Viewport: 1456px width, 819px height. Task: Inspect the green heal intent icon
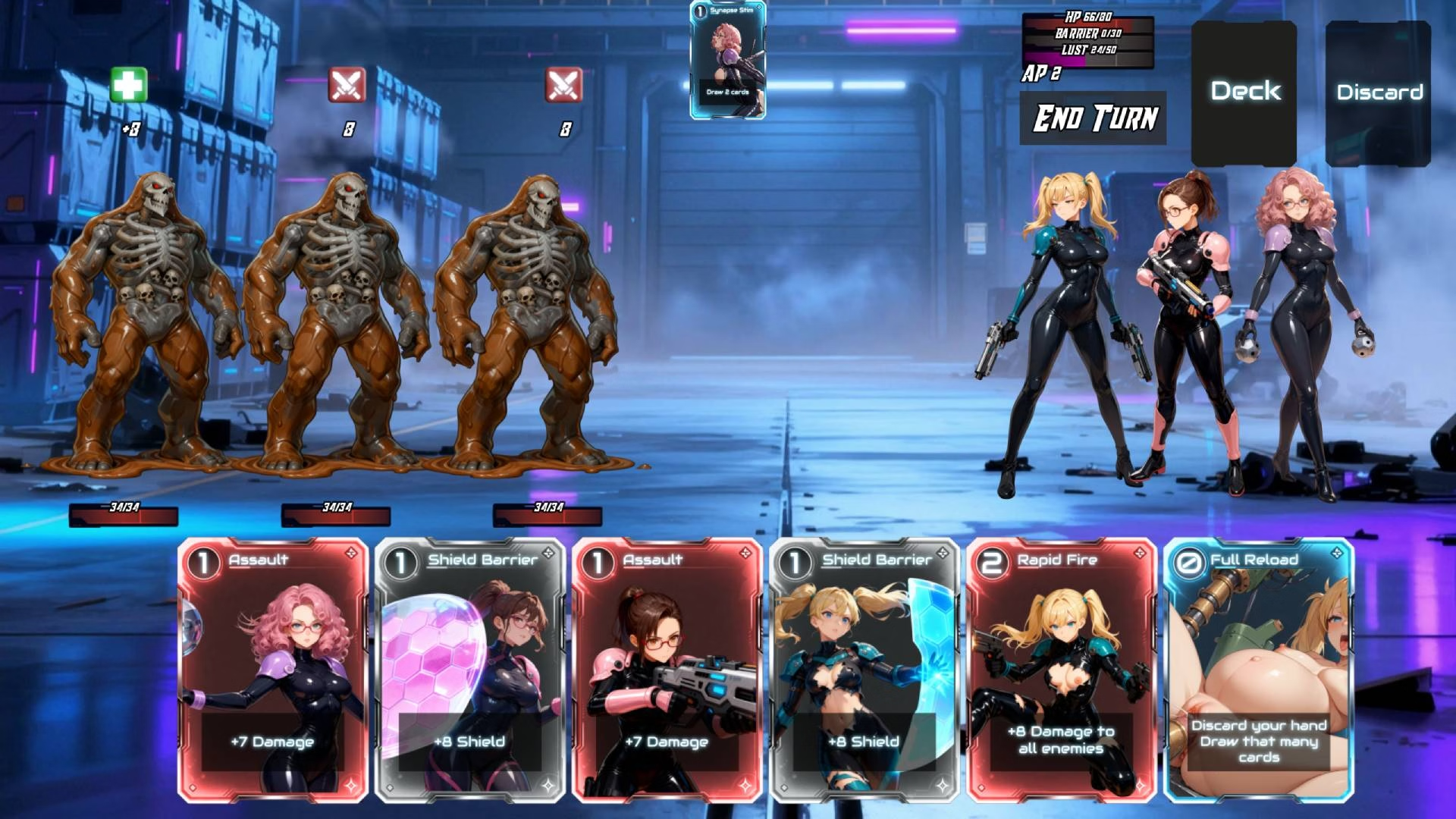pos(128,84)
